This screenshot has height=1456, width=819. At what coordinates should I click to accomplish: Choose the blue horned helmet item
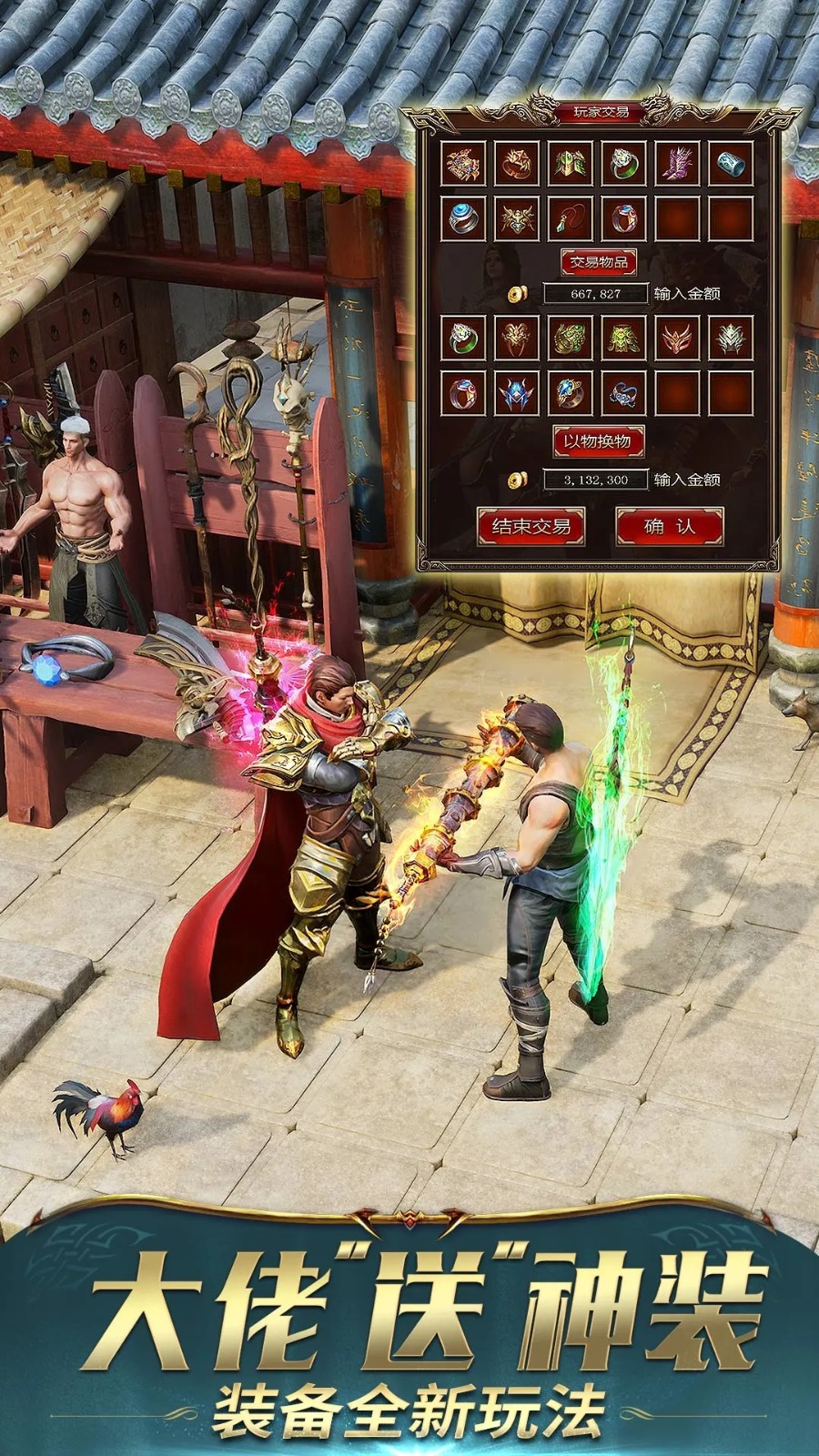coord(516,393)
